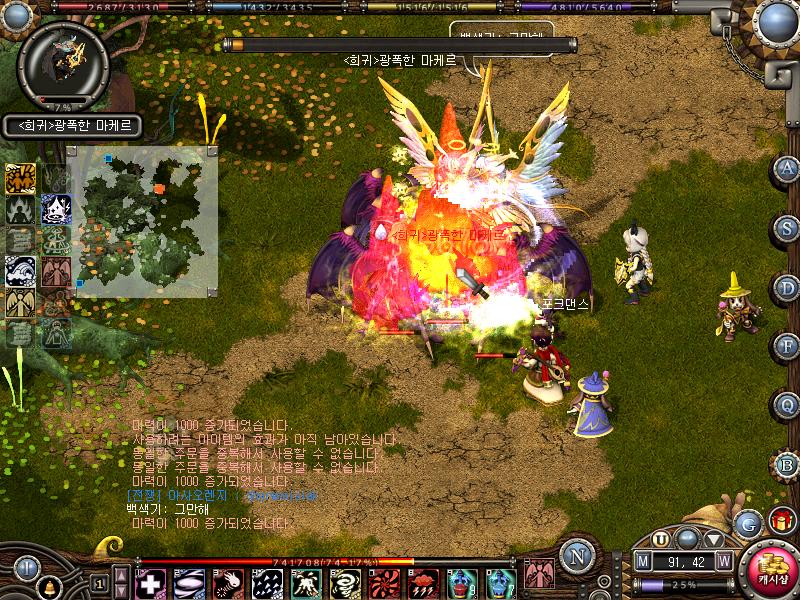Click the round Q menu button
800x600 pixels.
787,406
